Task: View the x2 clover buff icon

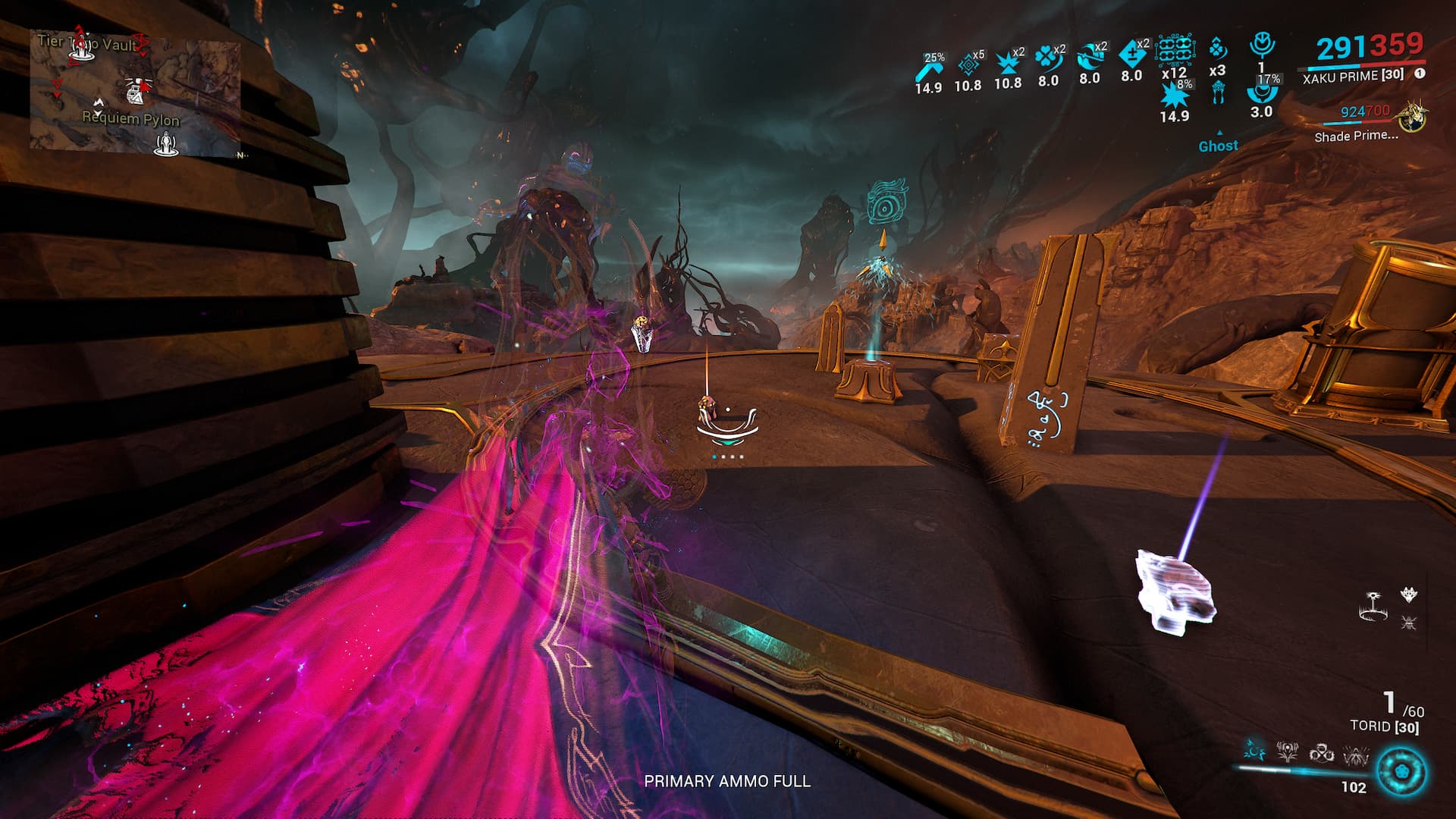Action: (x=1048, y=58)
